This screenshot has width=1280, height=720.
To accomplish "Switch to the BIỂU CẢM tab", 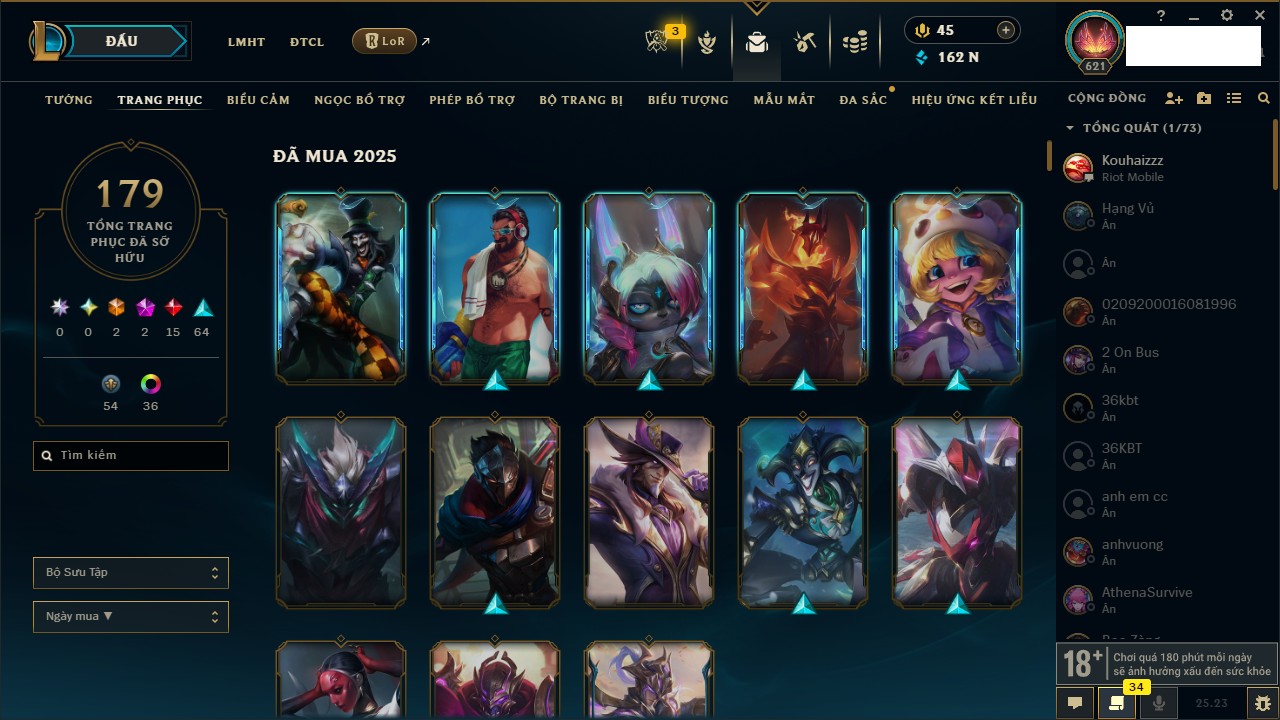I will 258,100.
